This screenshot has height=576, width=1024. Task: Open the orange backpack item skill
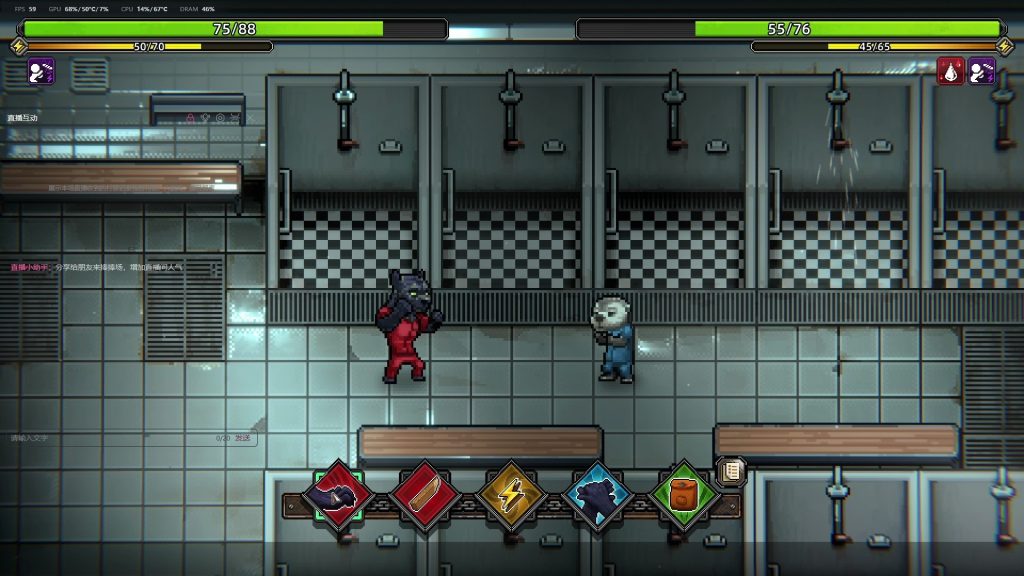[x=683, y=496]
